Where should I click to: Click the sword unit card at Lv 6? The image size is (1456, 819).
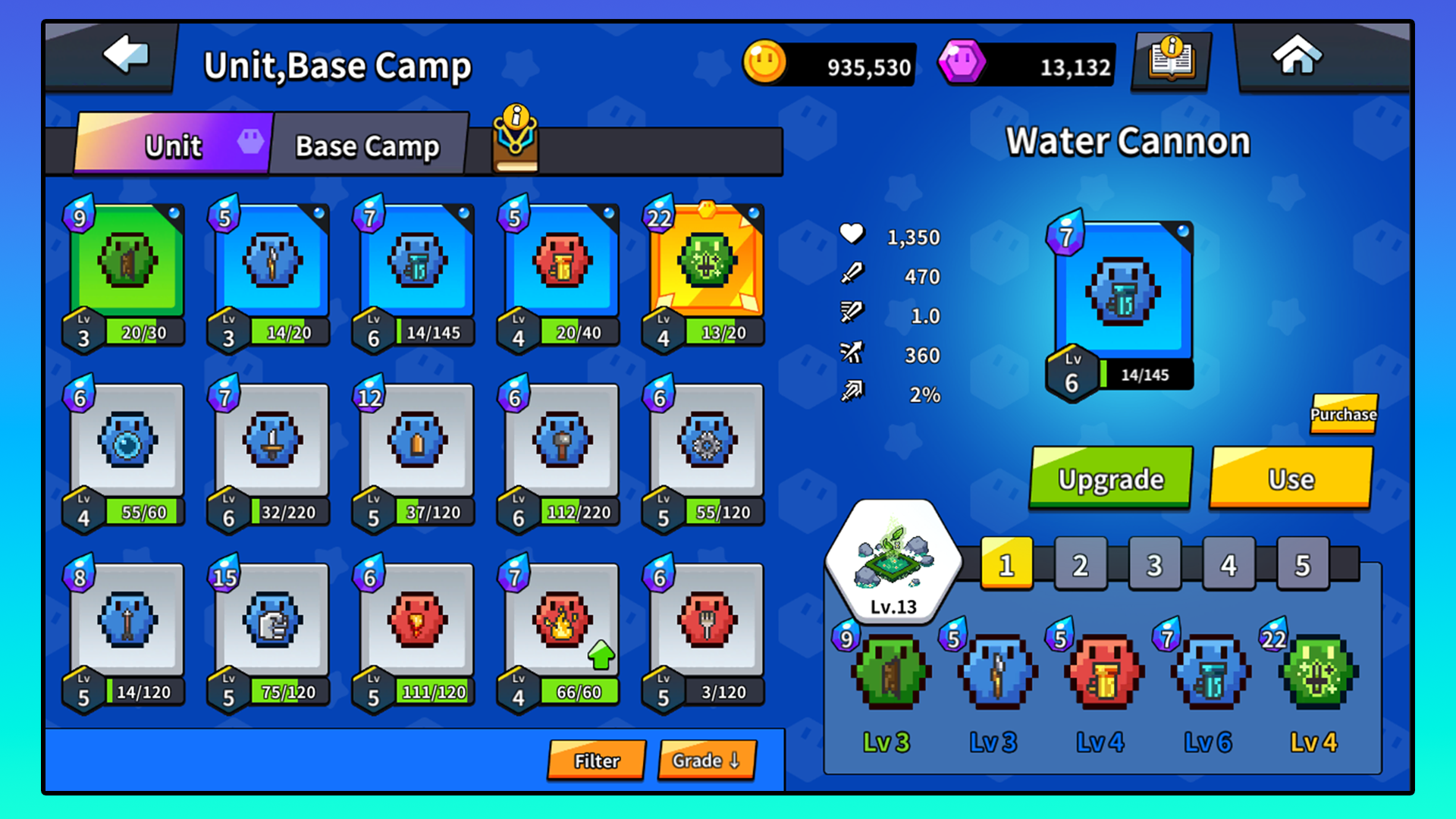point(269,444)
